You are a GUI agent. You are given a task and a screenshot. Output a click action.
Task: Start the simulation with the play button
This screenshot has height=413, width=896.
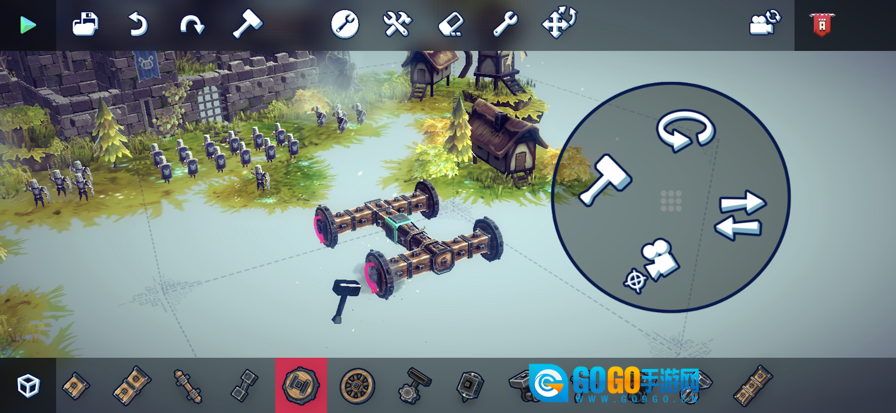28,25
